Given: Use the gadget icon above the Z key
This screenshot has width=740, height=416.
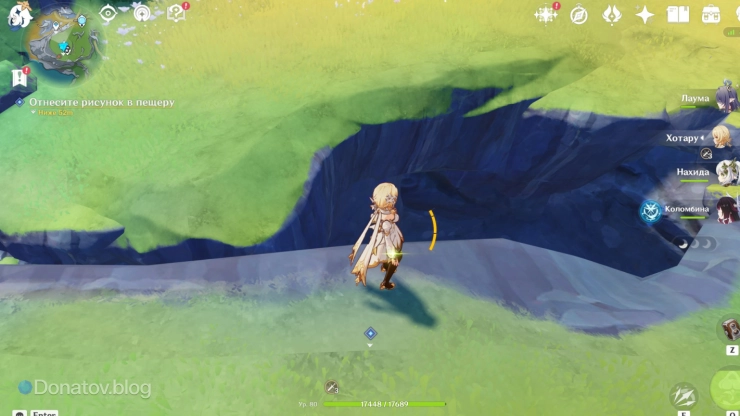Looking at the screenshot, I should click(x=731, y=329).
